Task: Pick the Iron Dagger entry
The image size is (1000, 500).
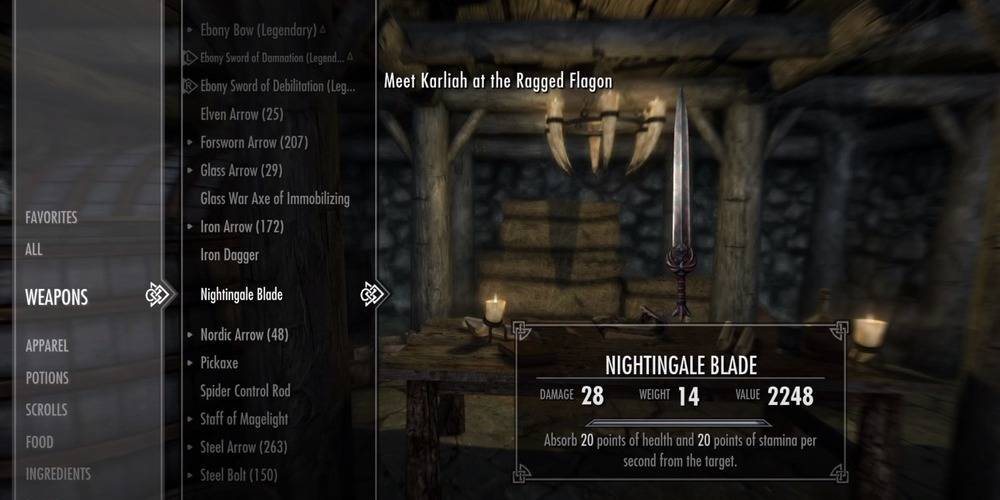Action: (x=229, y=255)
